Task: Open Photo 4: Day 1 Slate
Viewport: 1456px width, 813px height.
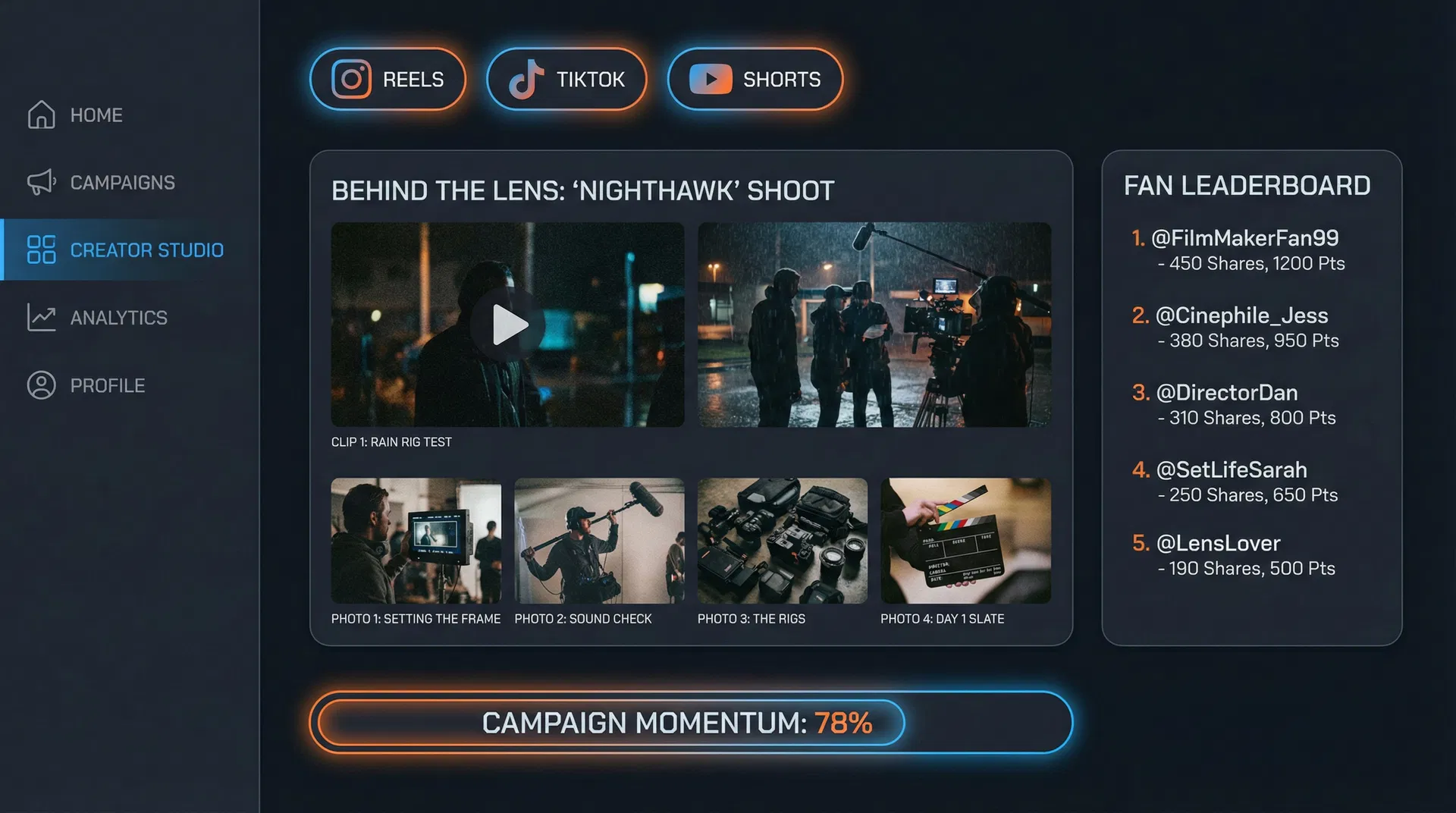Action: pyautogui.click(x=966, y=540)
